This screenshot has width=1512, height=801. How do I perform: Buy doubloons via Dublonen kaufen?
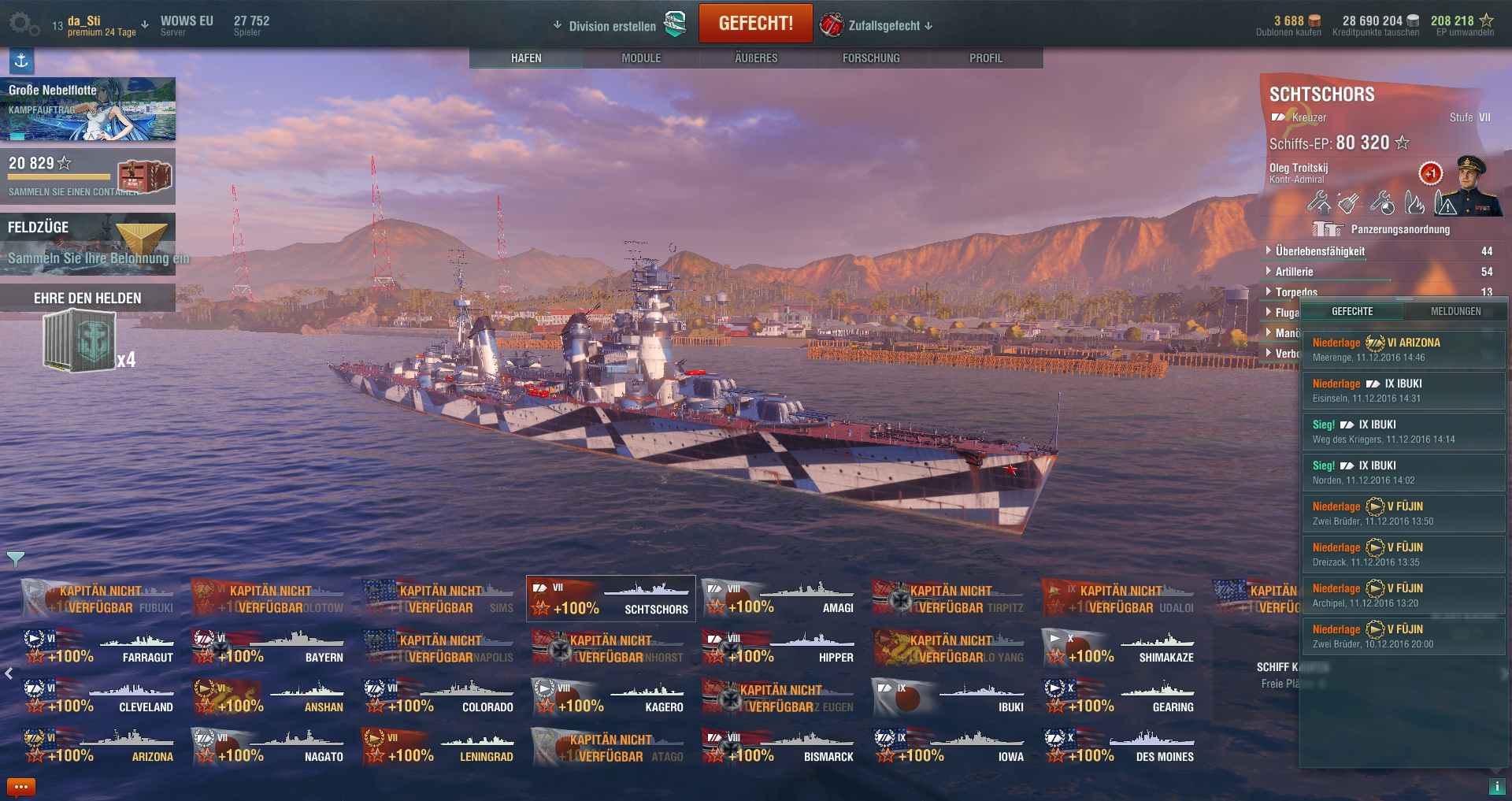click(x=1288, y=26)
